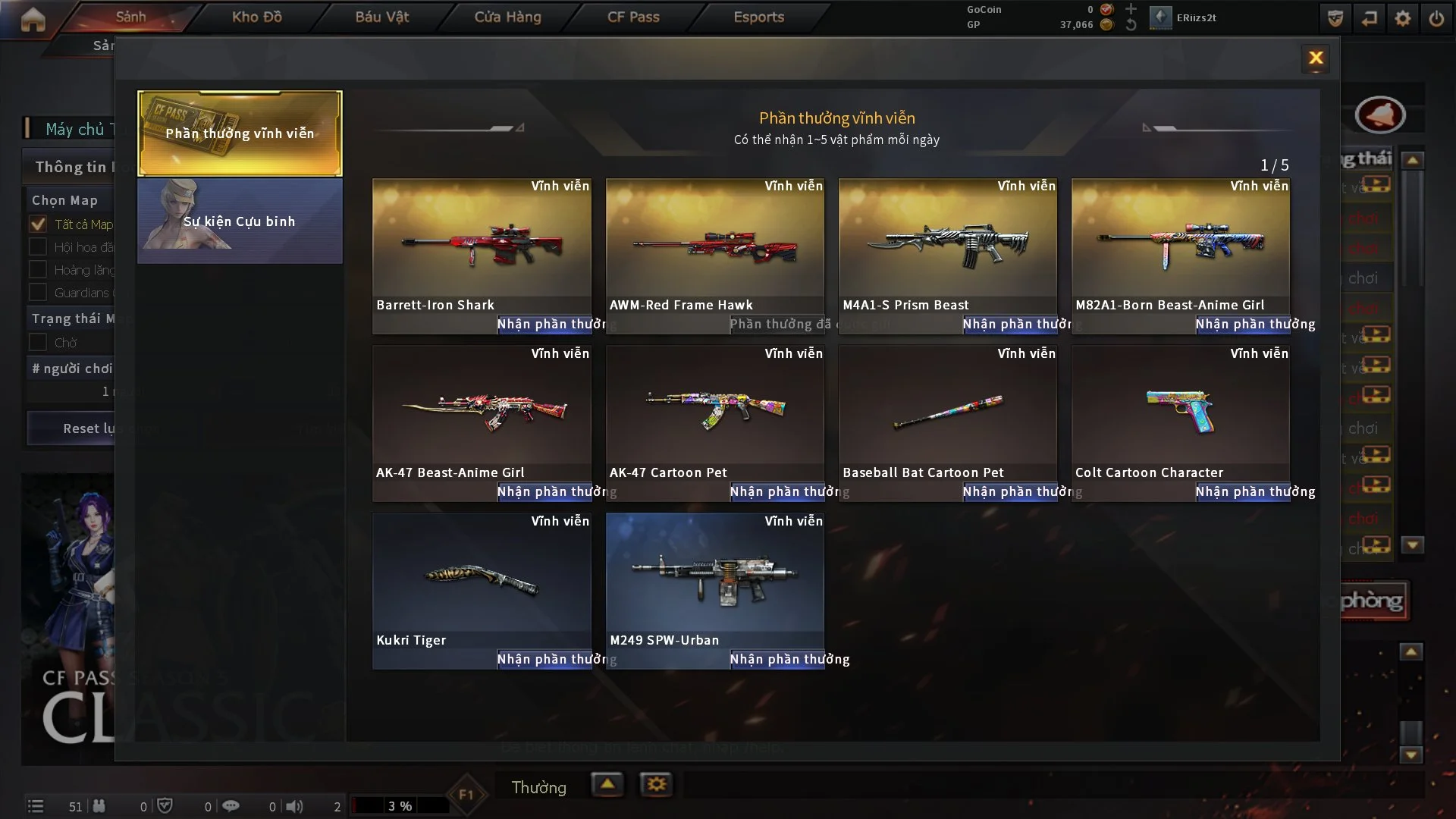Screen dimensions: 1456x819
Task: Go to the Cửa Hàng shop tab
Action: (x=507, y=17)
